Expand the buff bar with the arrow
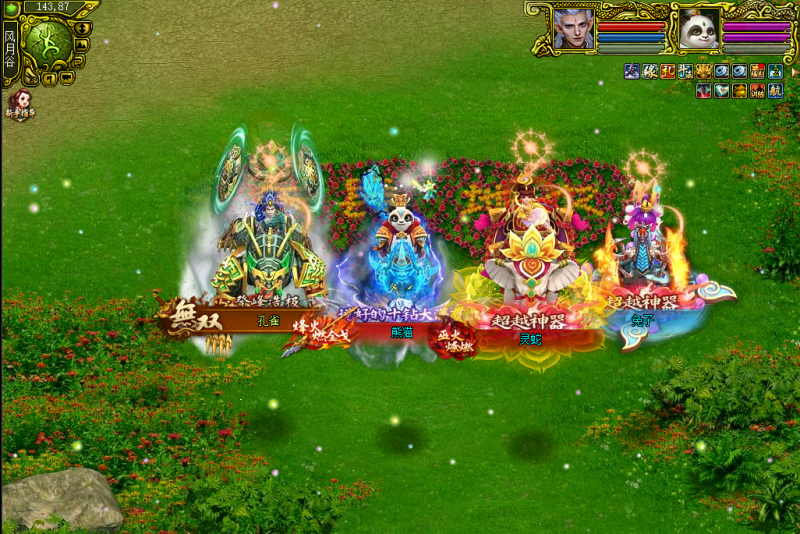Image resolution: width=800 pixels, height=534 pixels. click(x=794, y=72)
